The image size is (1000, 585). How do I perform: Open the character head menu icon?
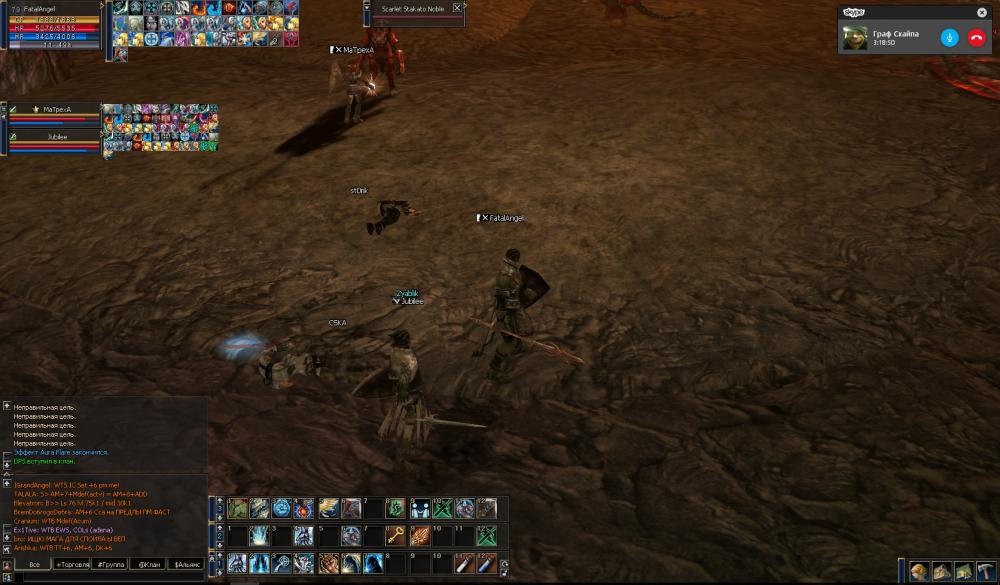tap(919, 571)
